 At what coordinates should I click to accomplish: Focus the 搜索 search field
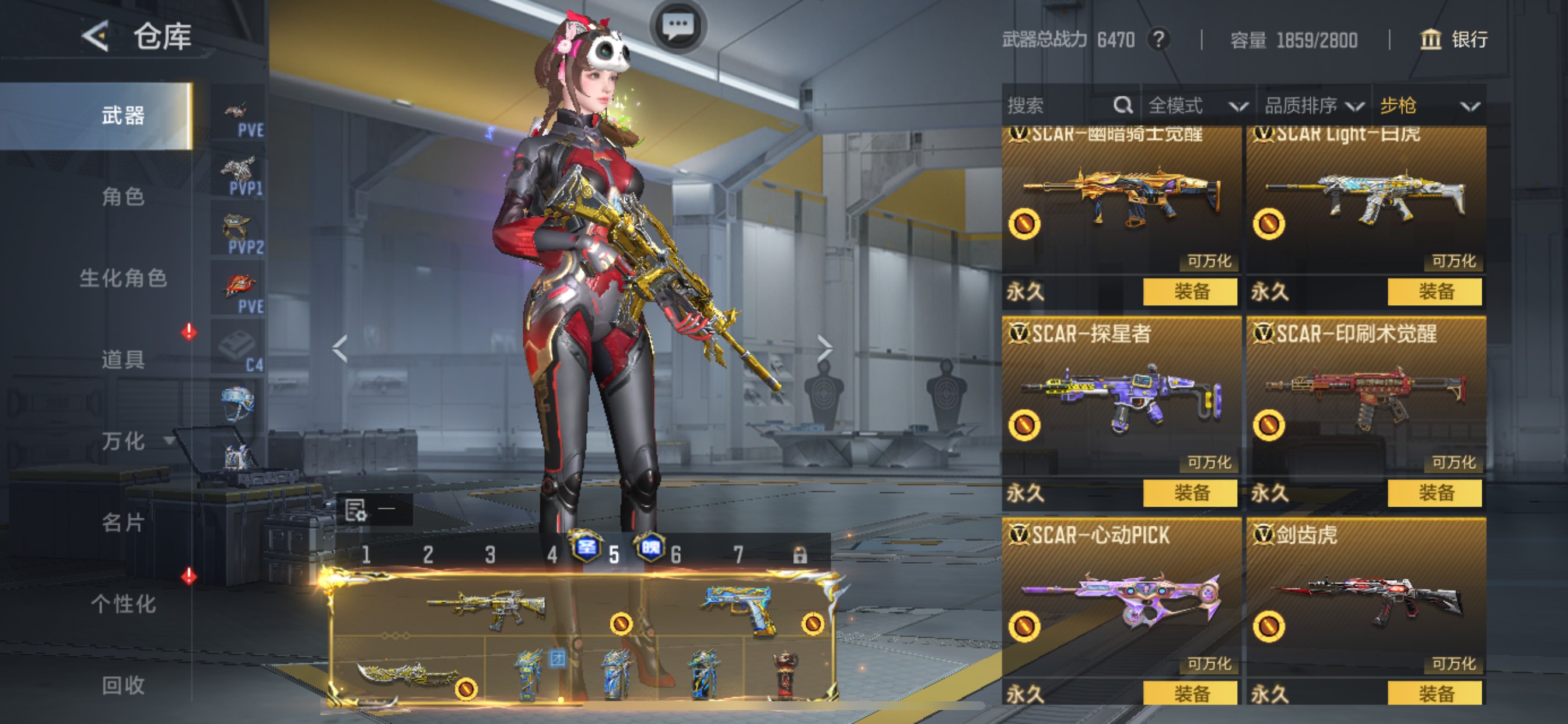click(1059, 106)
